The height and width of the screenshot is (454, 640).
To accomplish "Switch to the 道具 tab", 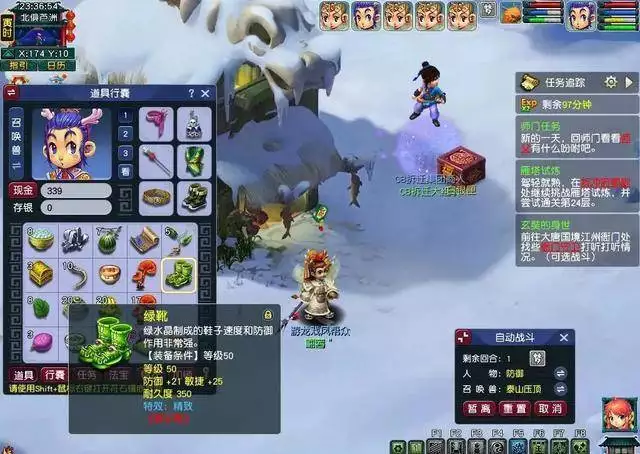I will click(22, 375).
